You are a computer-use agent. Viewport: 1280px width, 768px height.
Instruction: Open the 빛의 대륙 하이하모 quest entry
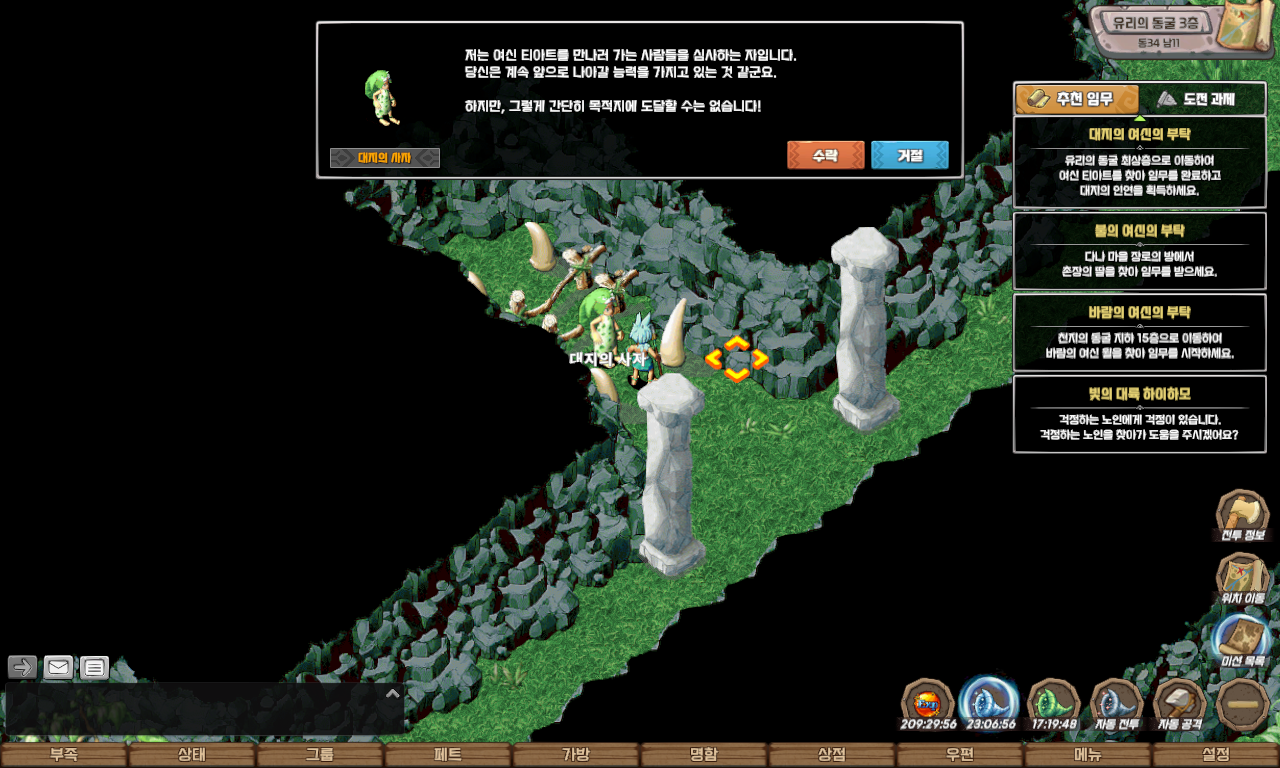(x=1139, y=414)
